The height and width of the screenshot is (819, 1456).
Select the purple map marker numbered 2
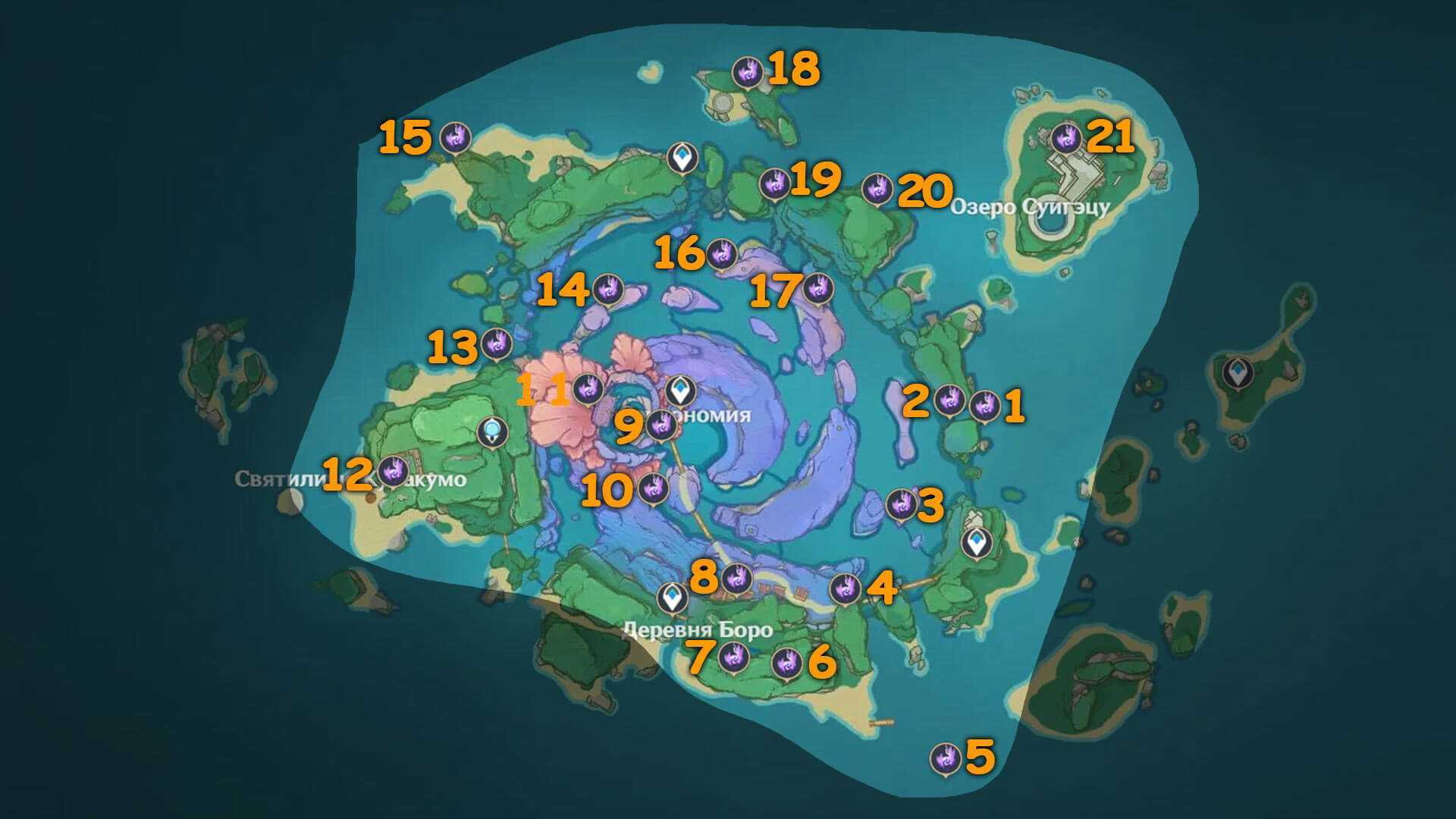click(x=949, y=399)
